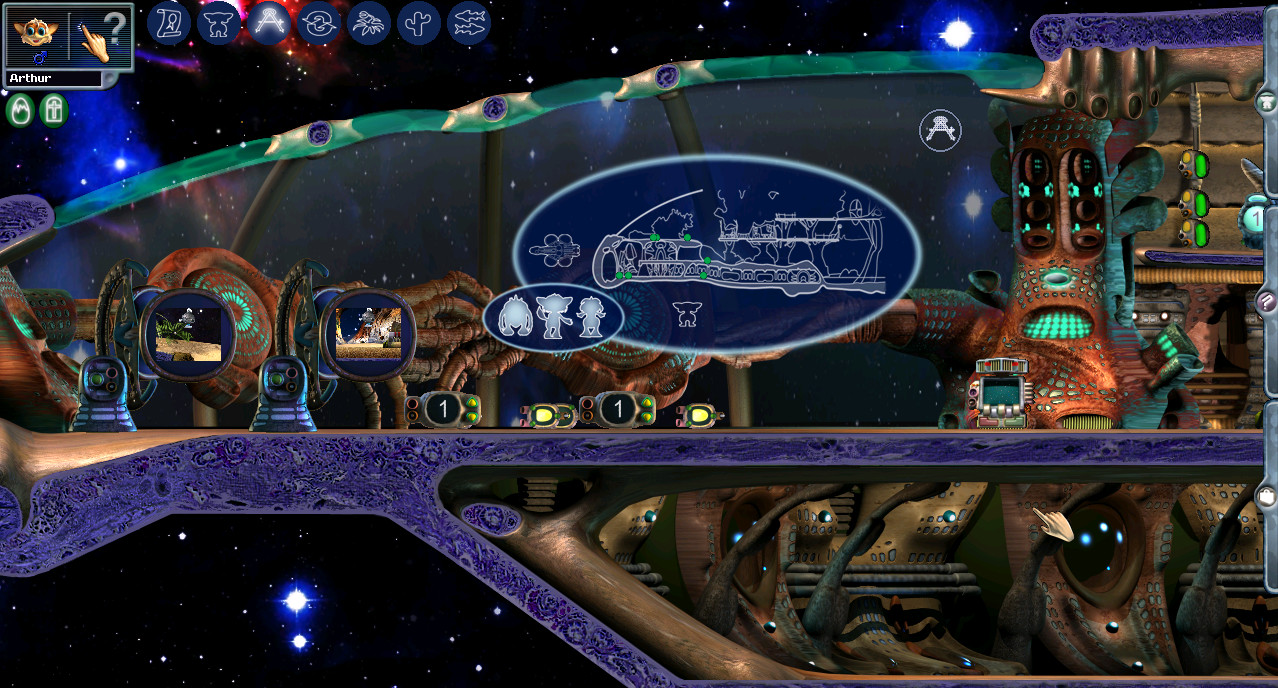Select the creature silhouette favourite place icon
Screen dimensions: 1278x688
(x=219, y=22)
